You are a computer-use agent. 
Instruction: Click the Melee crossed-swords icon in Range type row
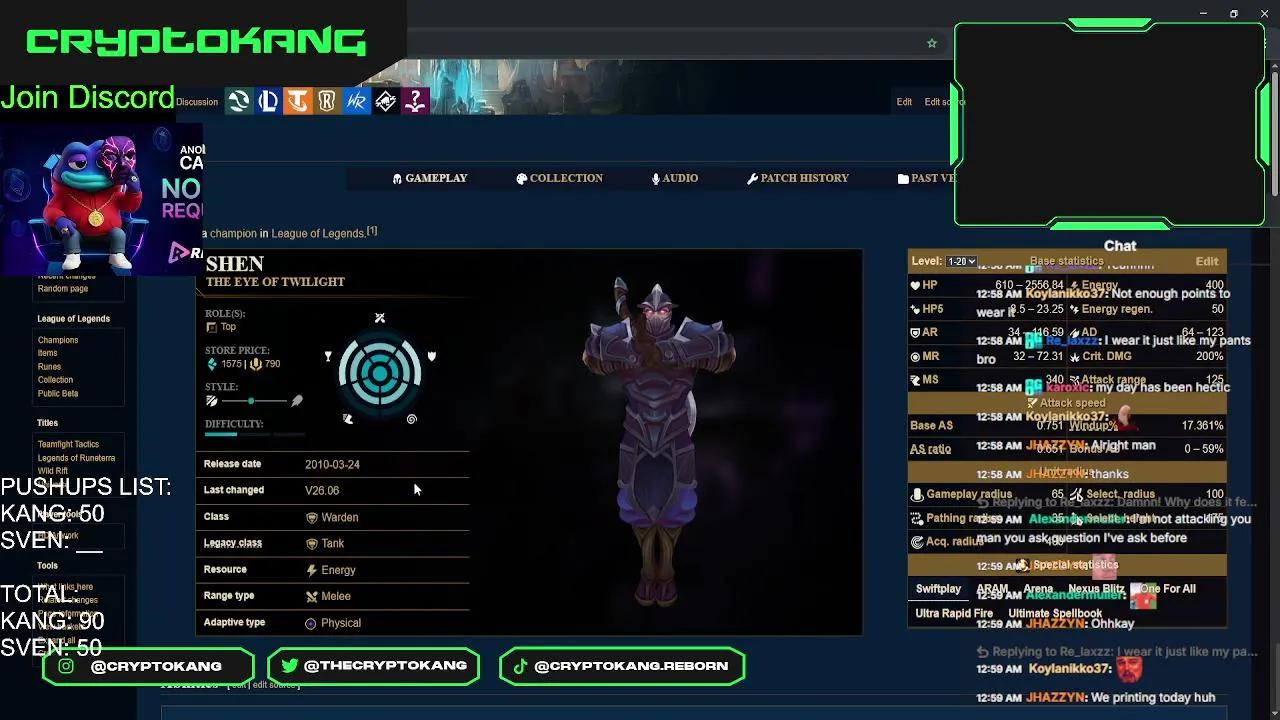[312, 595]
